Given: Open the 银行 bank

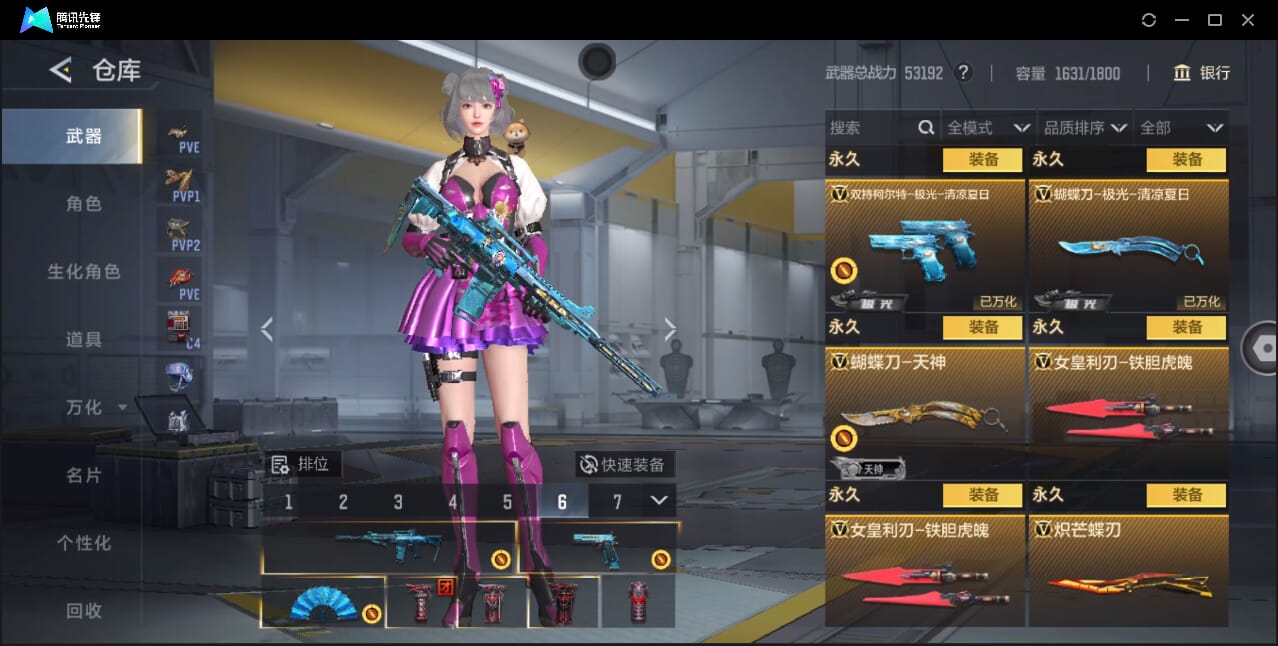Looking at the screenshot, I should [x=1201, y=73].
